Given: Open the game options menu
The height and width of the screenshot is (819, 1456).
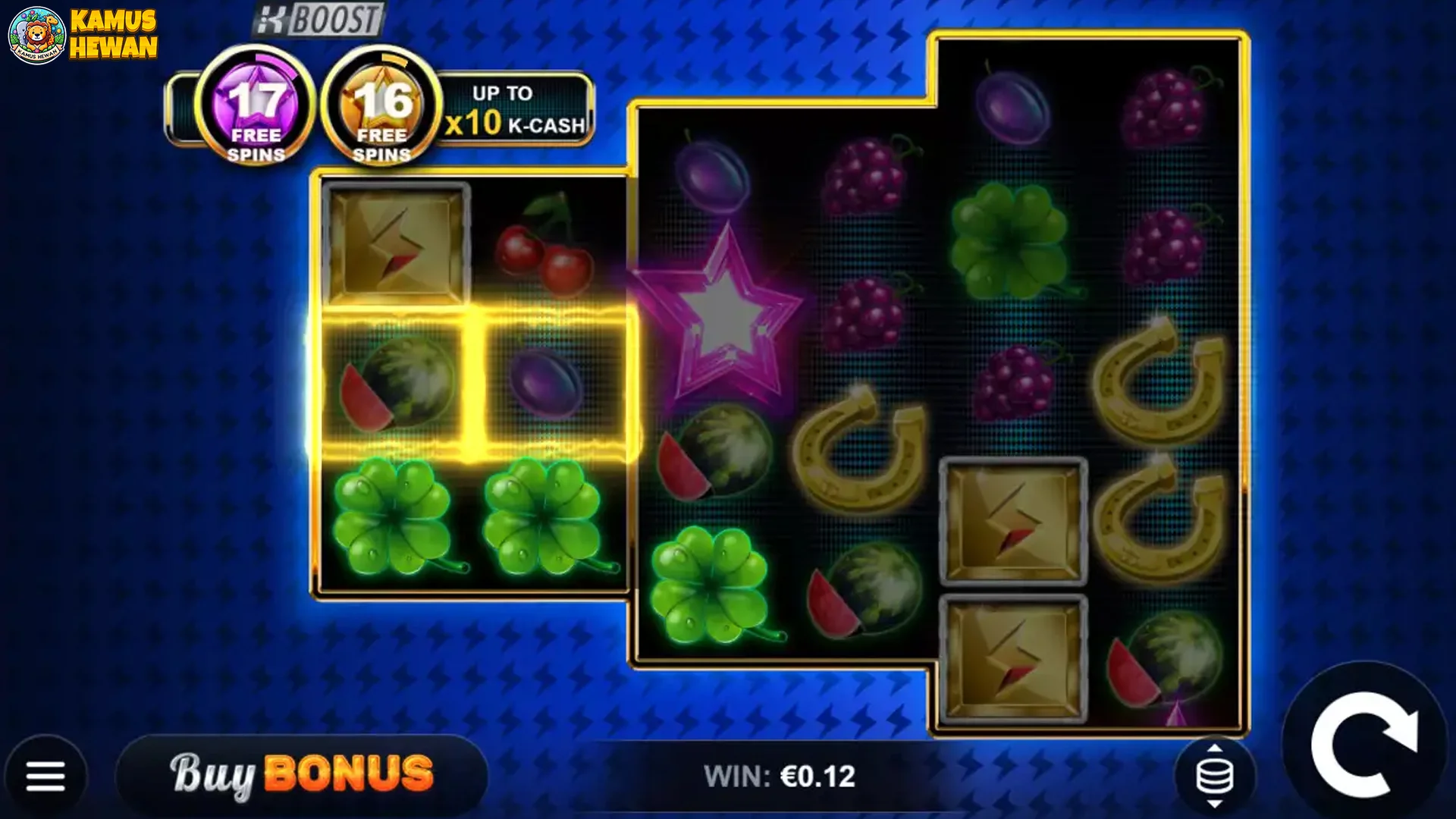Looking at the screenshot, I should [x=45, y=775].
